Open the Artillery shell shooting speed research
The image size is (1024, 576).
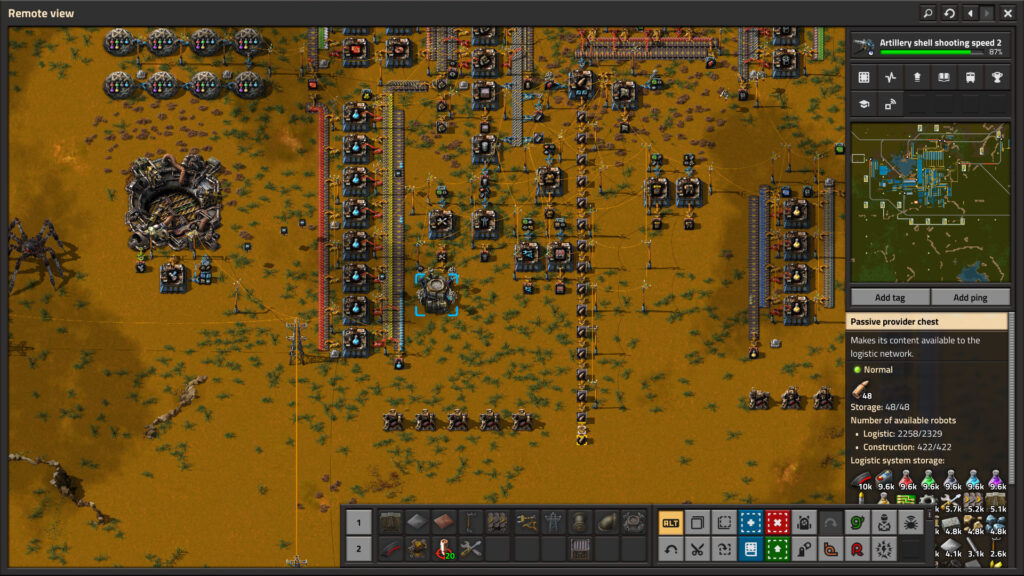tap(929, 46)
